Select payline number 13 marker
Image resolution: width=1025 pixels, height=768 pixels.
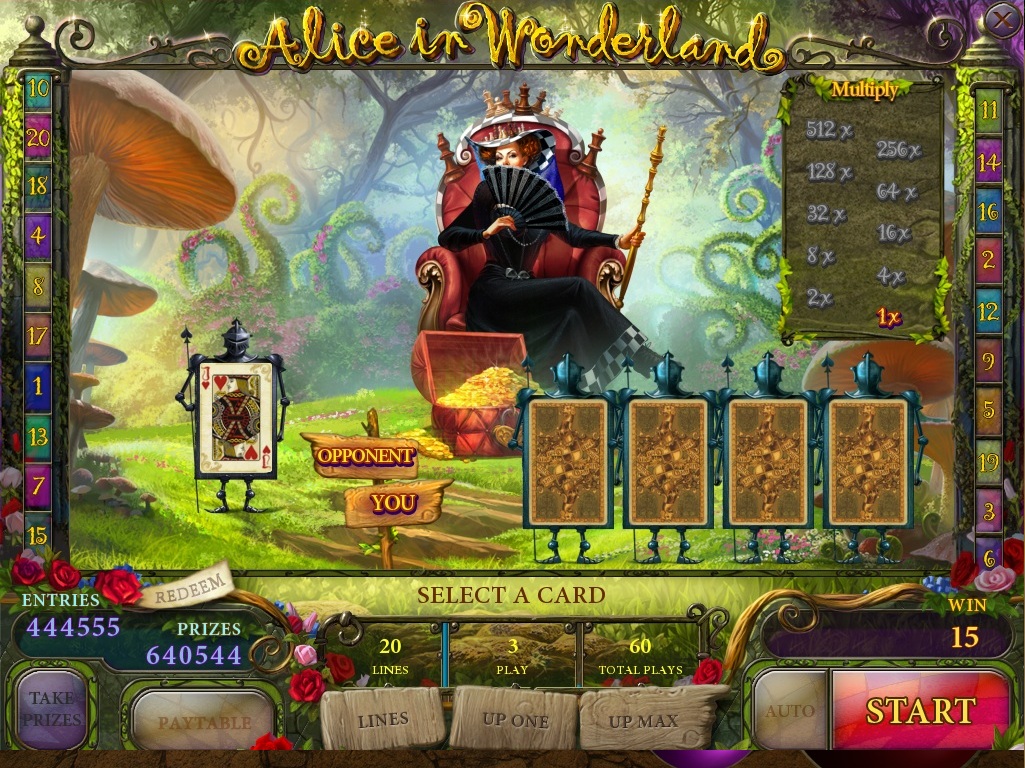38,437
